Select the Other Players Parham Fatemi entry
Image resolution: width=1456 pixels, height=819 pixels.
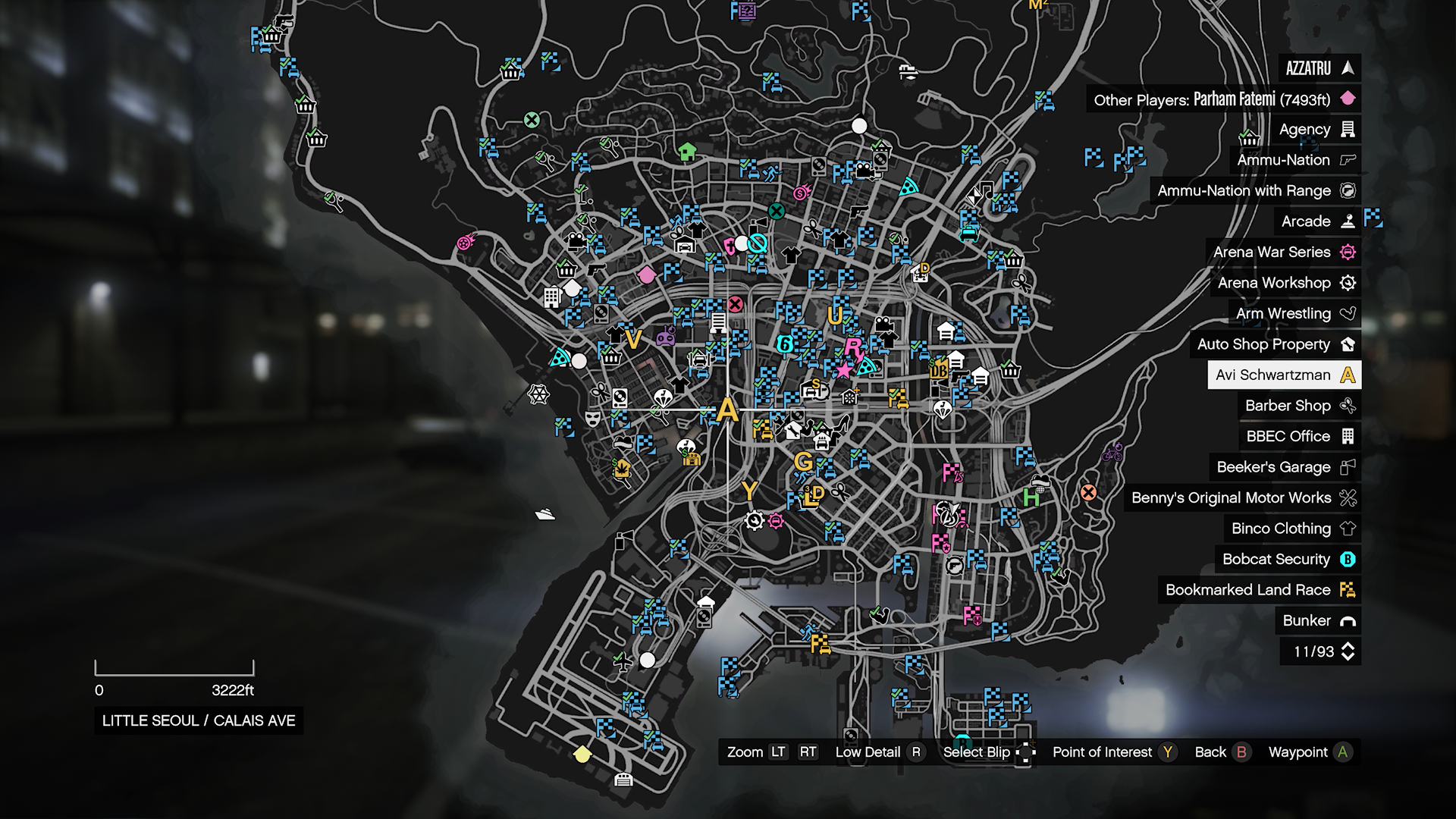tap(1222, 99)
